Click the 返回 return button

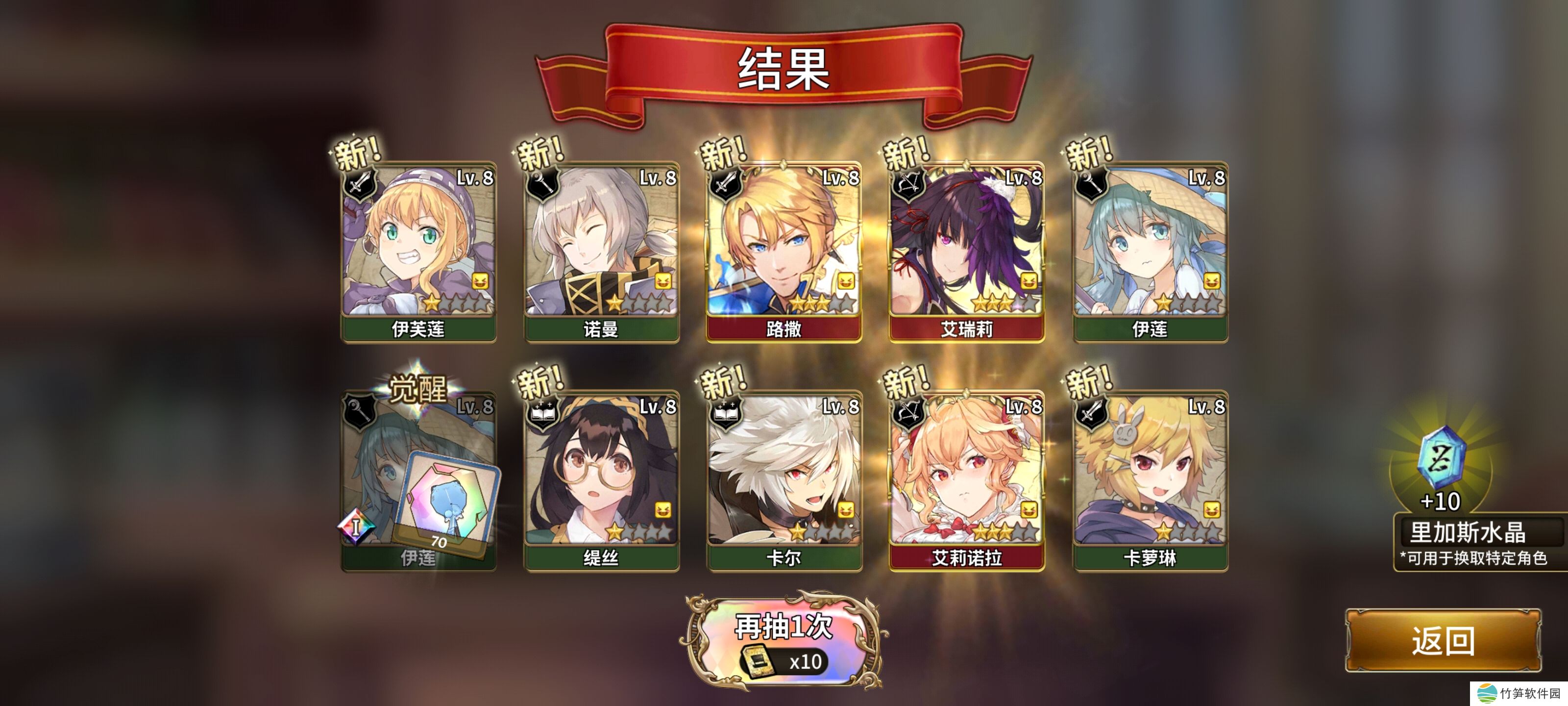pos(1442,640)
